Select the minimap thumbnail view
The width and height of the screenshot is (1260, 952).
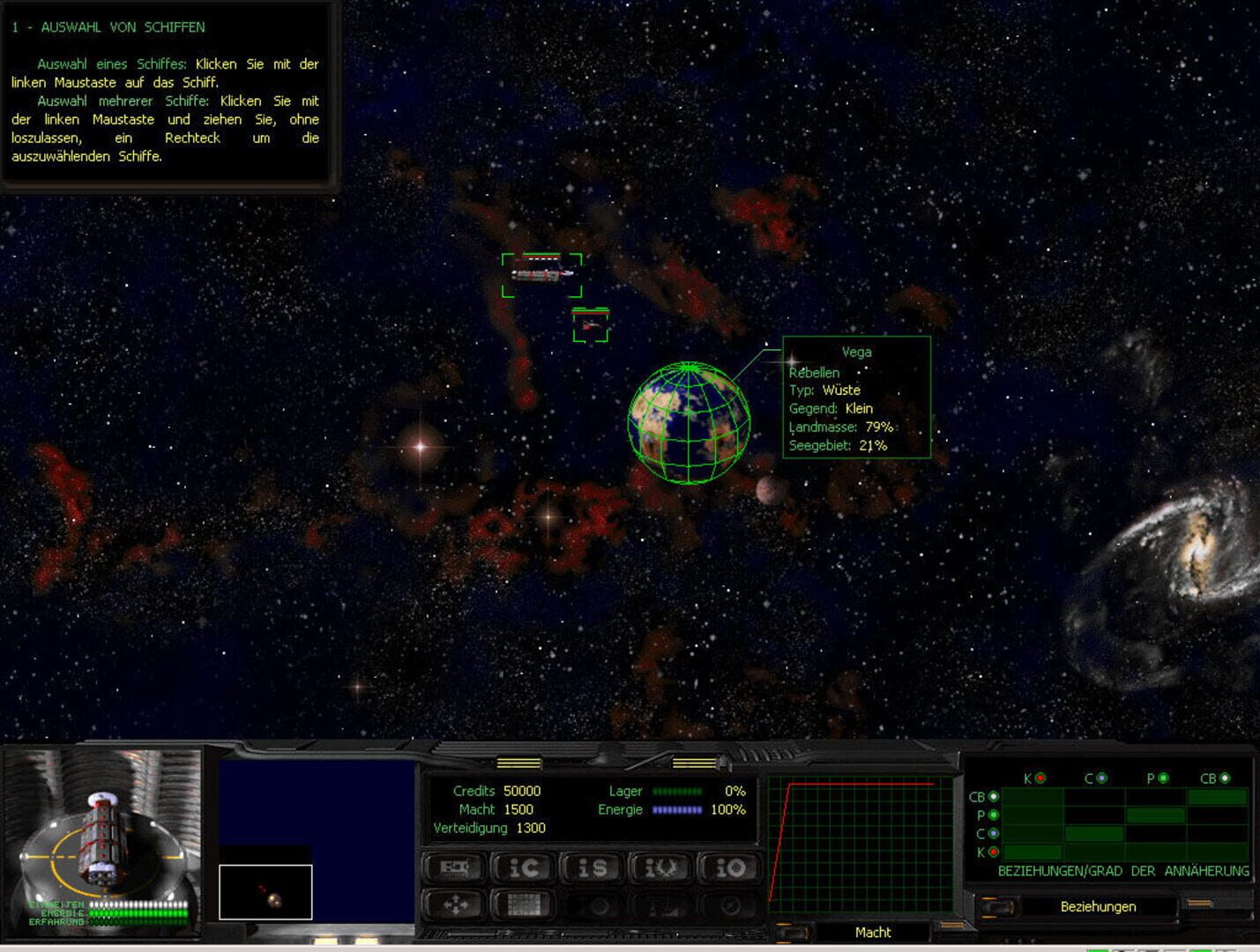(266, 892)
